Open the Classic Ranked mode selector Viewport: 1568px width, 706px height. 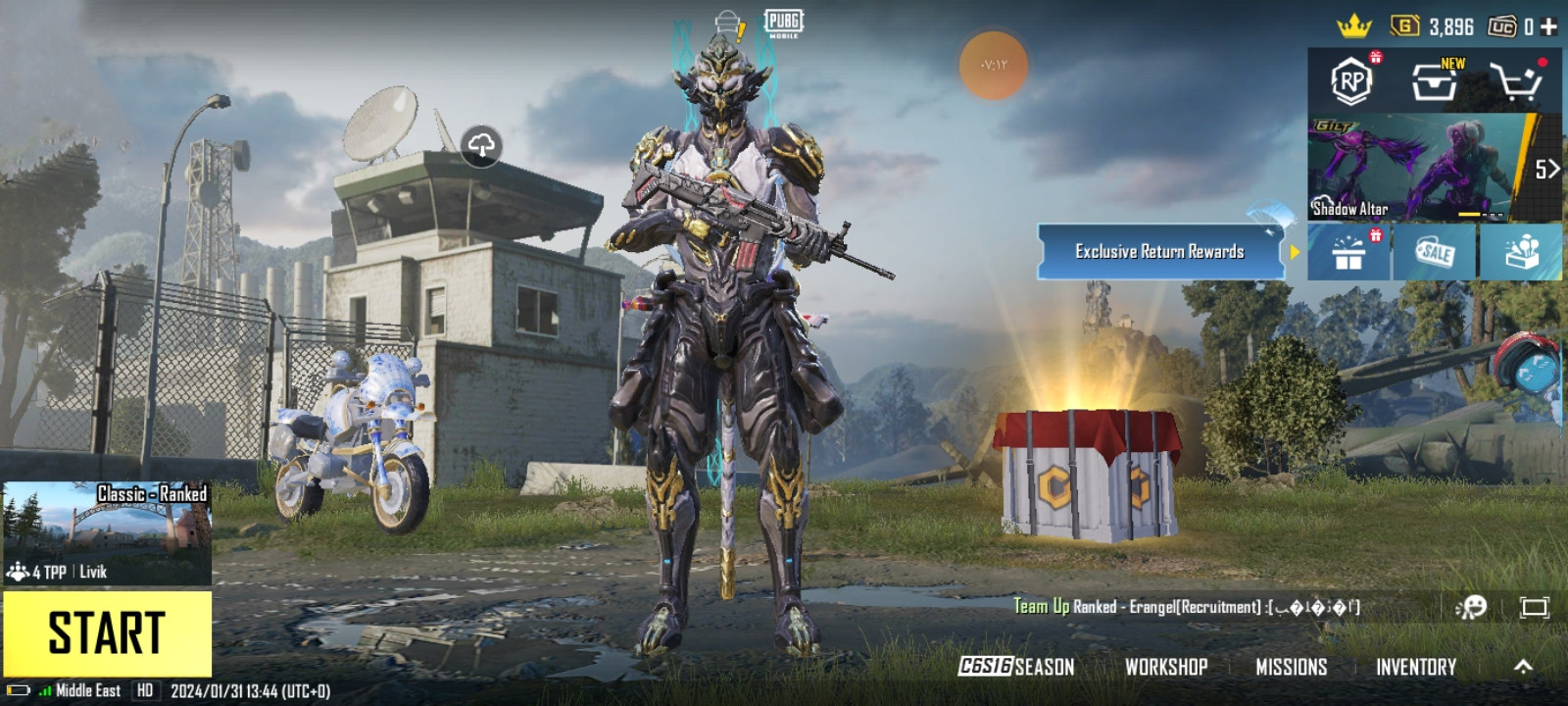pos(107,532)
